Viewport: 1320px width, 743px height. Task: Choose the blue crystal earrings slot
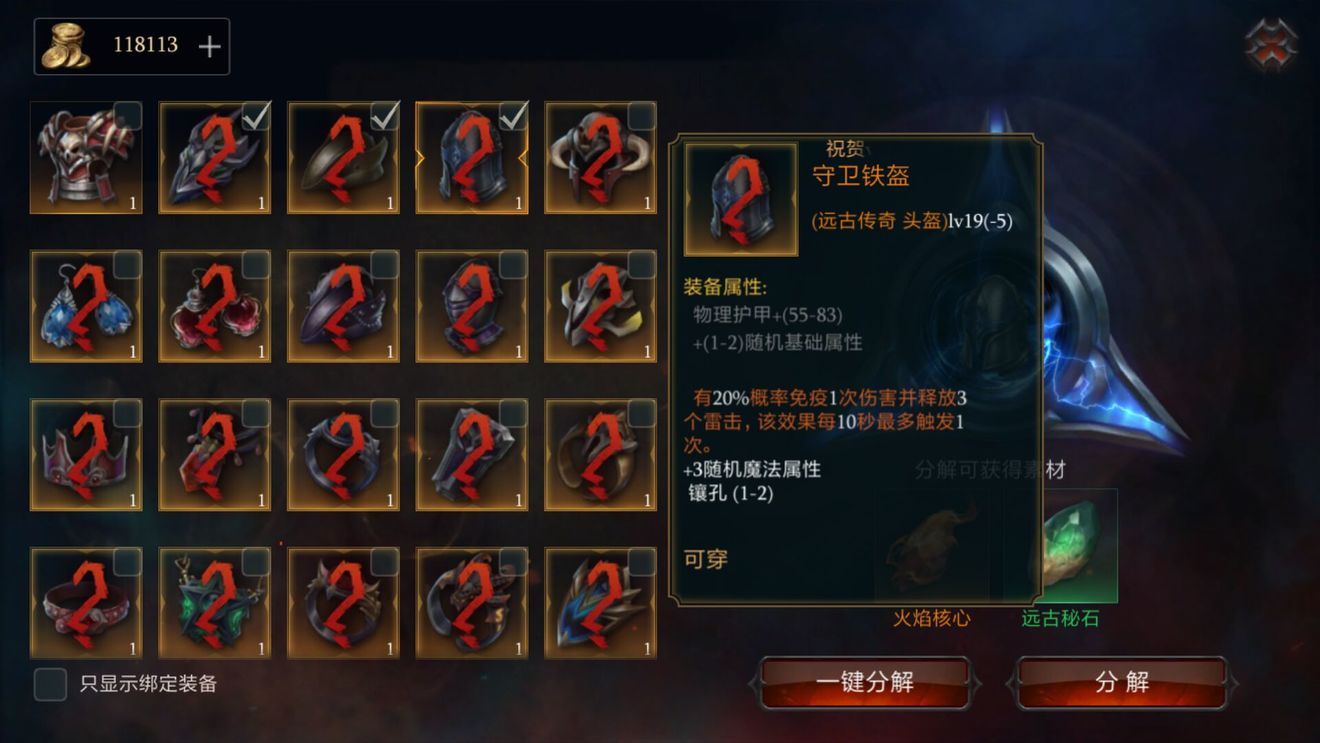point(86,306)
